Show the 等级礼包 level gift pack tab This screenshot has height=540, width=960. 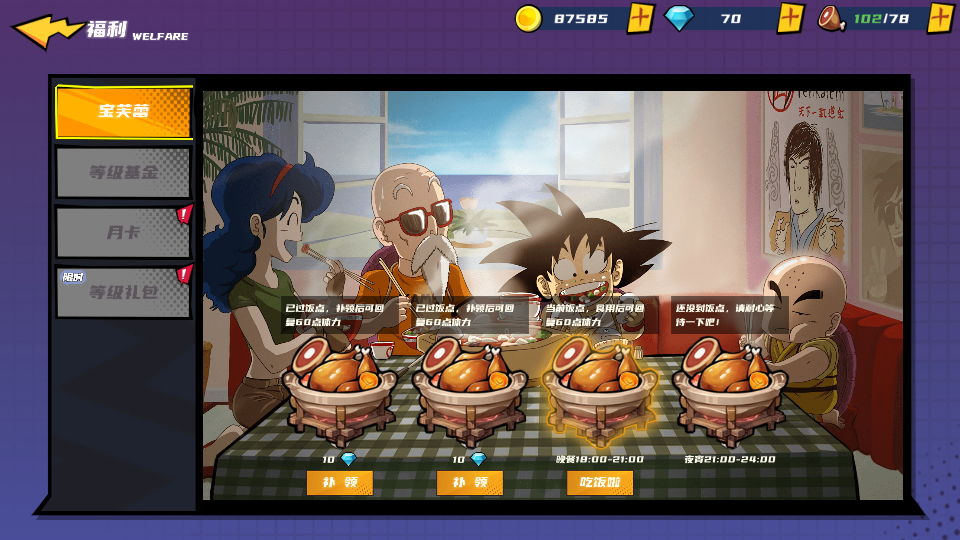pos(123,292)
